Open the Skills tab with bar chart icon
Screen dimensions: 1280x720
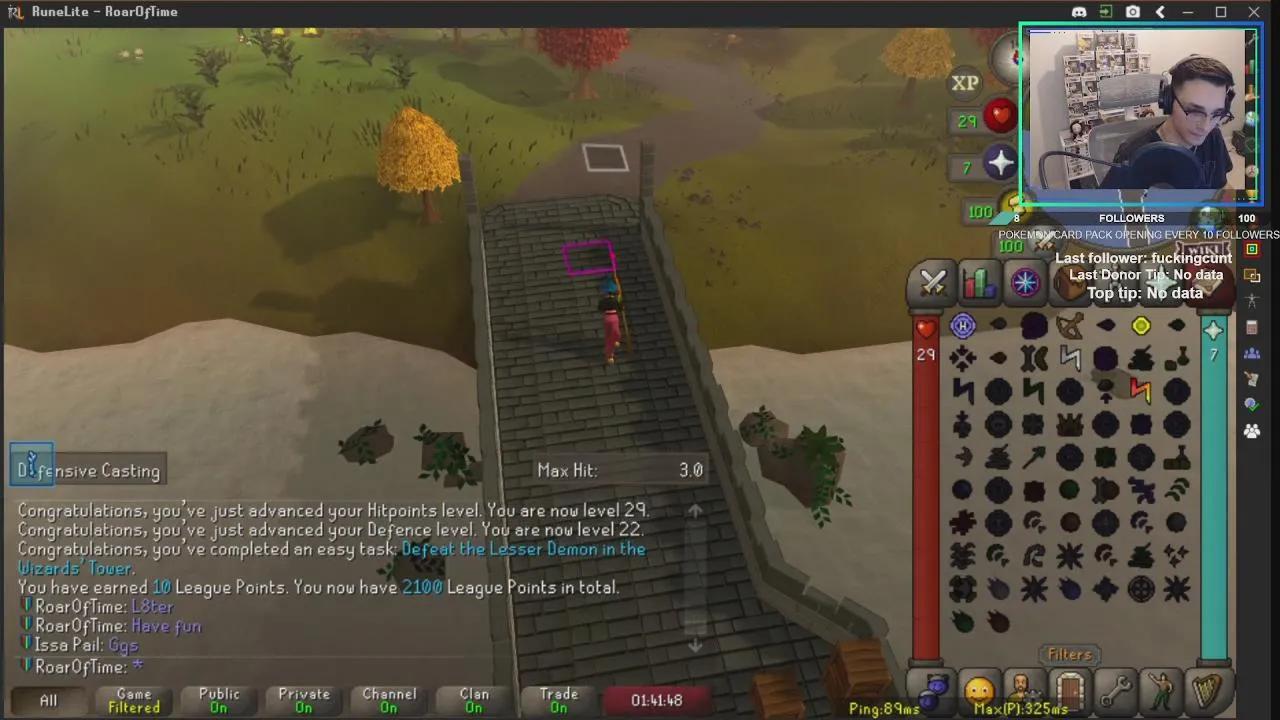pyautogui.click(x=978, y=283)
